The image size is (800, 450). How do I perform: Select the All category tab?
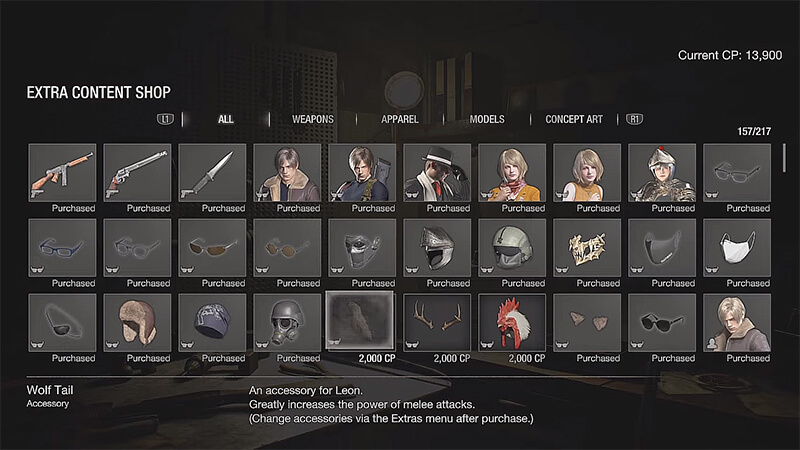tap(226, 119)
